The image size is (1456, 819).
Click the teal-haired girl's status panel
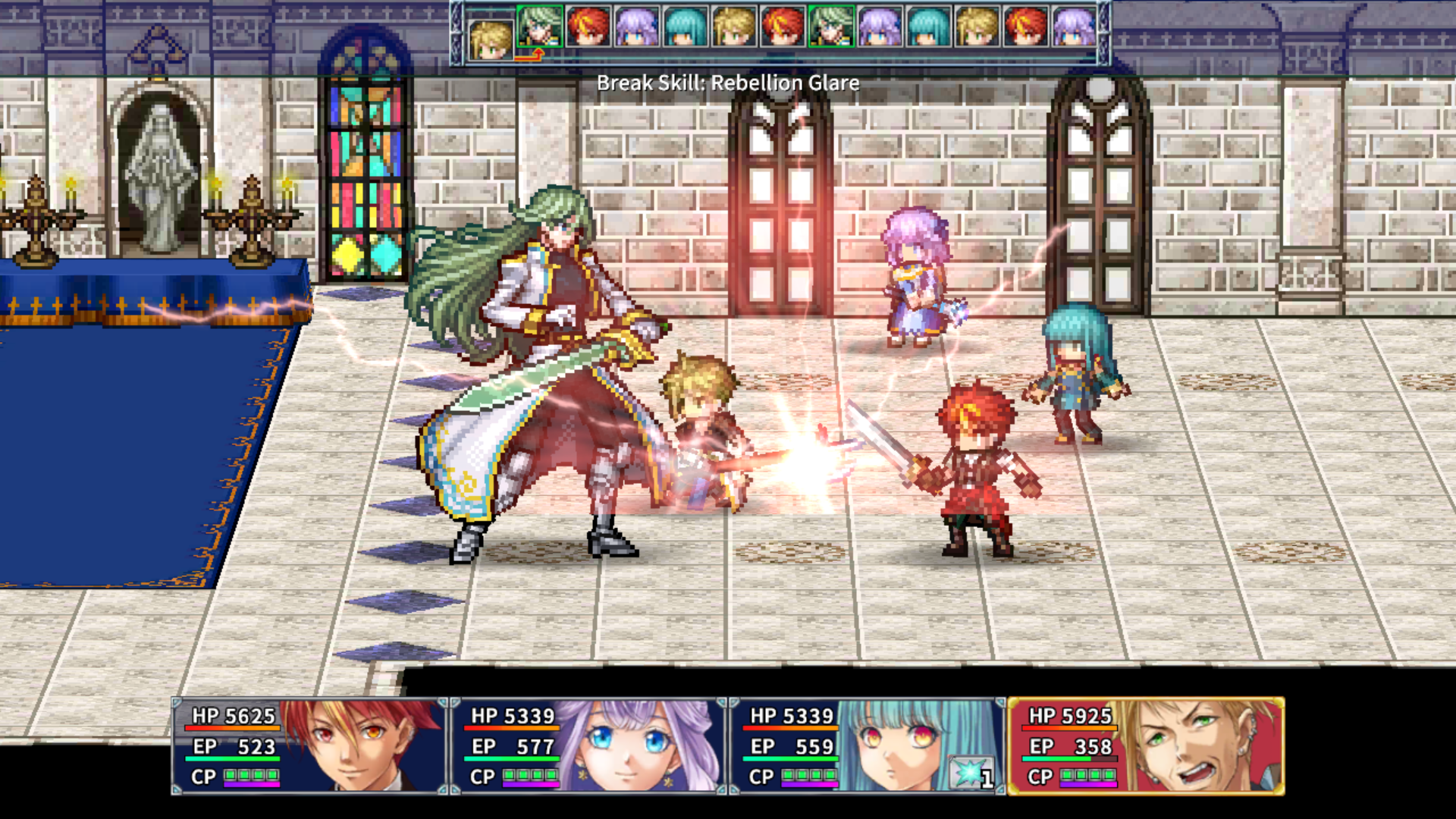(x=868, y=746)
